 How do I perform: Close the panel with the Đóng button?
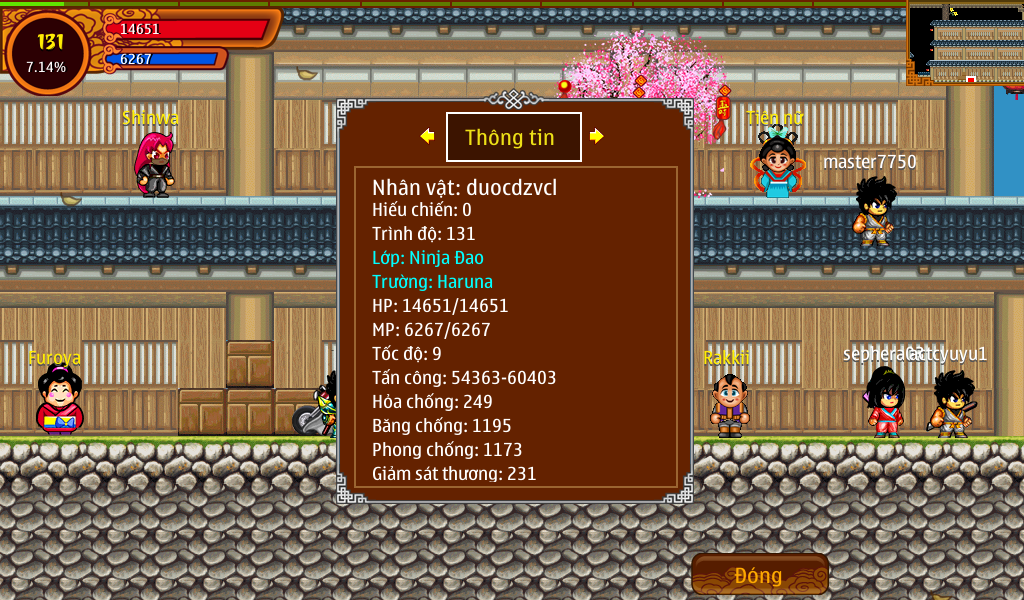(759, 575)
